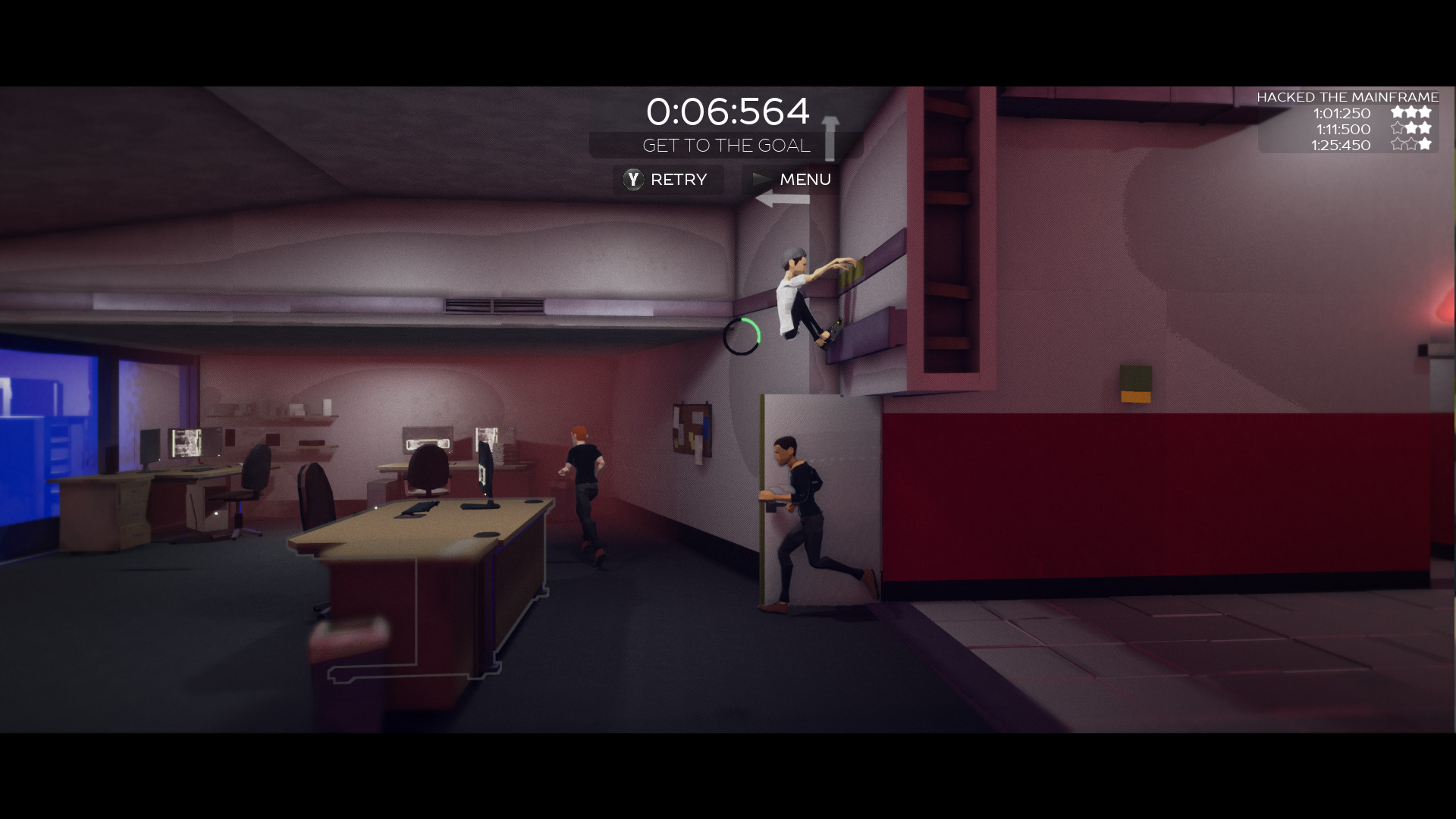Toggle the second outlined star beside 1:25:450
Image resolution: width=1456 pixels, height=819 pixels.
point(1412,146)
